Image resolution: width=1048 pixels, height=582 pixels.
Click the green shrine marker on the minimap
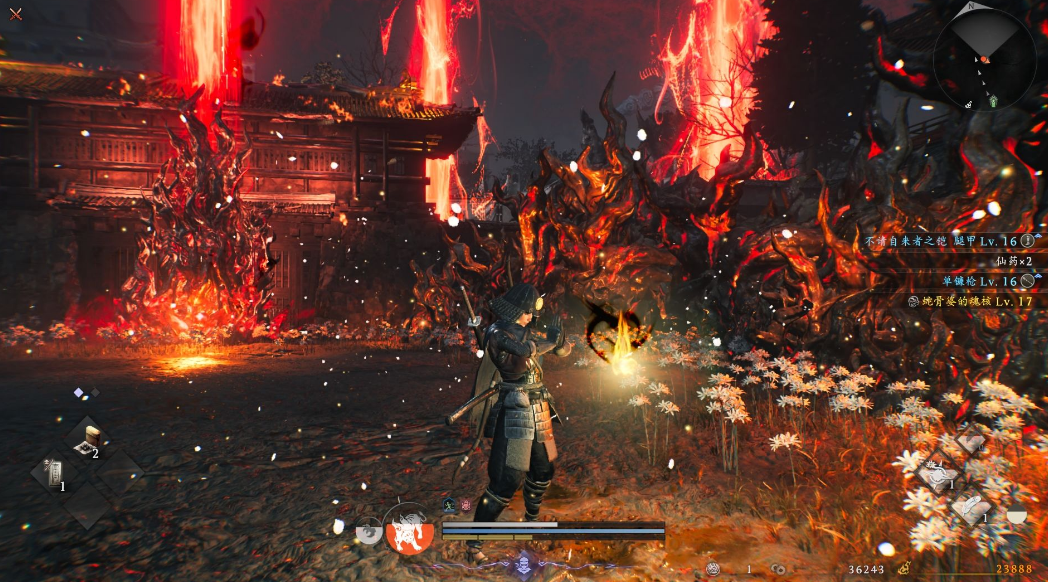(x=993, y=101)
